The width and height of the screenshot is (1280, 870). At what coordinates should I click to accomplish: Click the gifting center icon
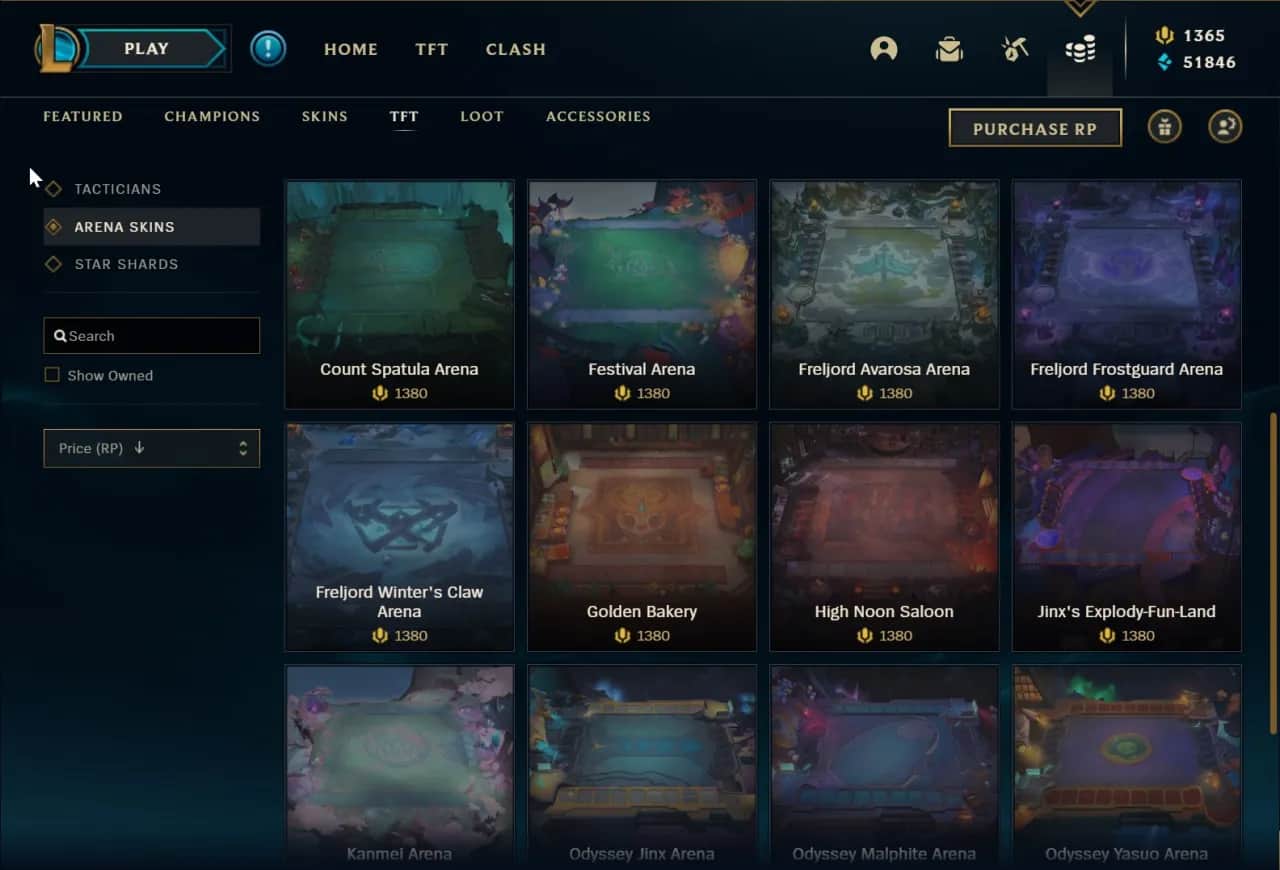1164,127
